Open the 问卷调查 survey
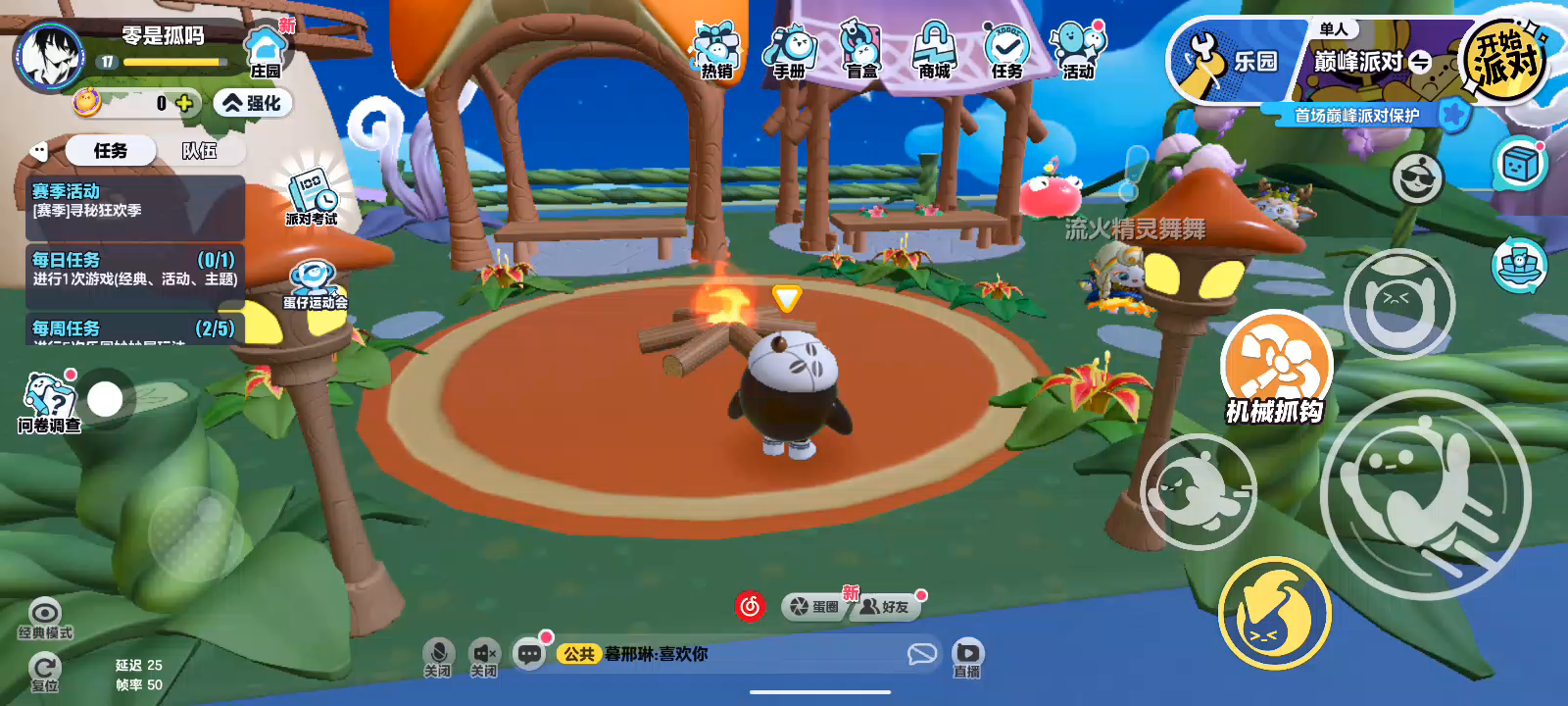The width and height of the screenshot is (1568, 706). coord(48,402)
